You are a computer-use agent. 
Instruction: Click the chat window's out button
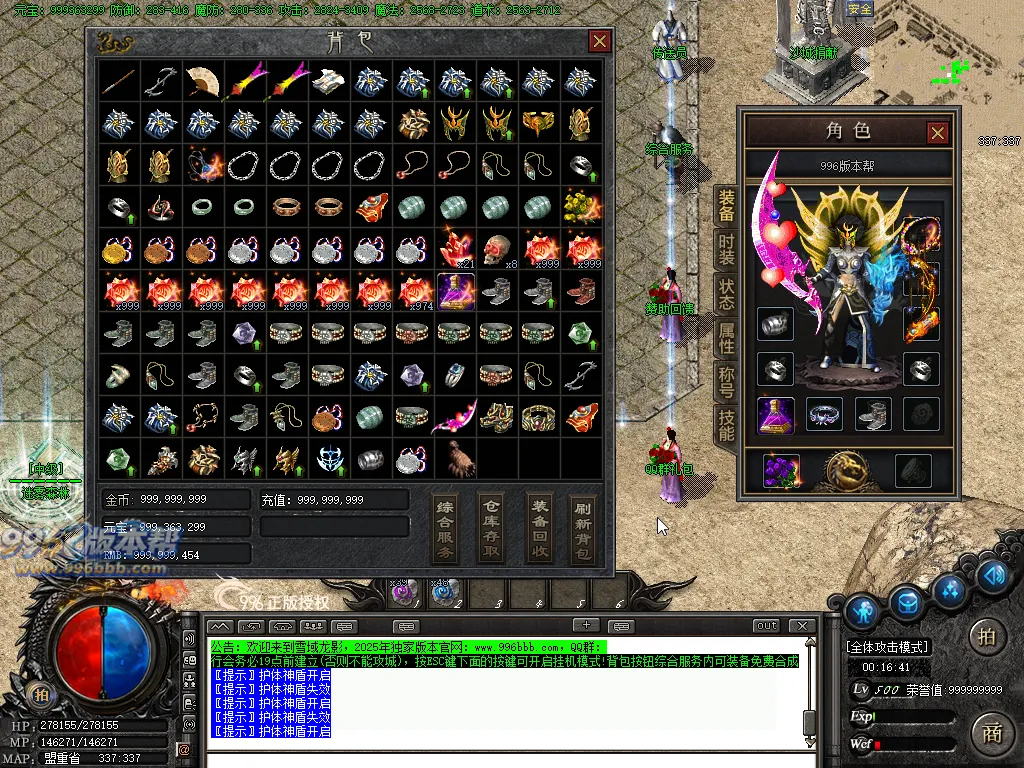point(766,626)
